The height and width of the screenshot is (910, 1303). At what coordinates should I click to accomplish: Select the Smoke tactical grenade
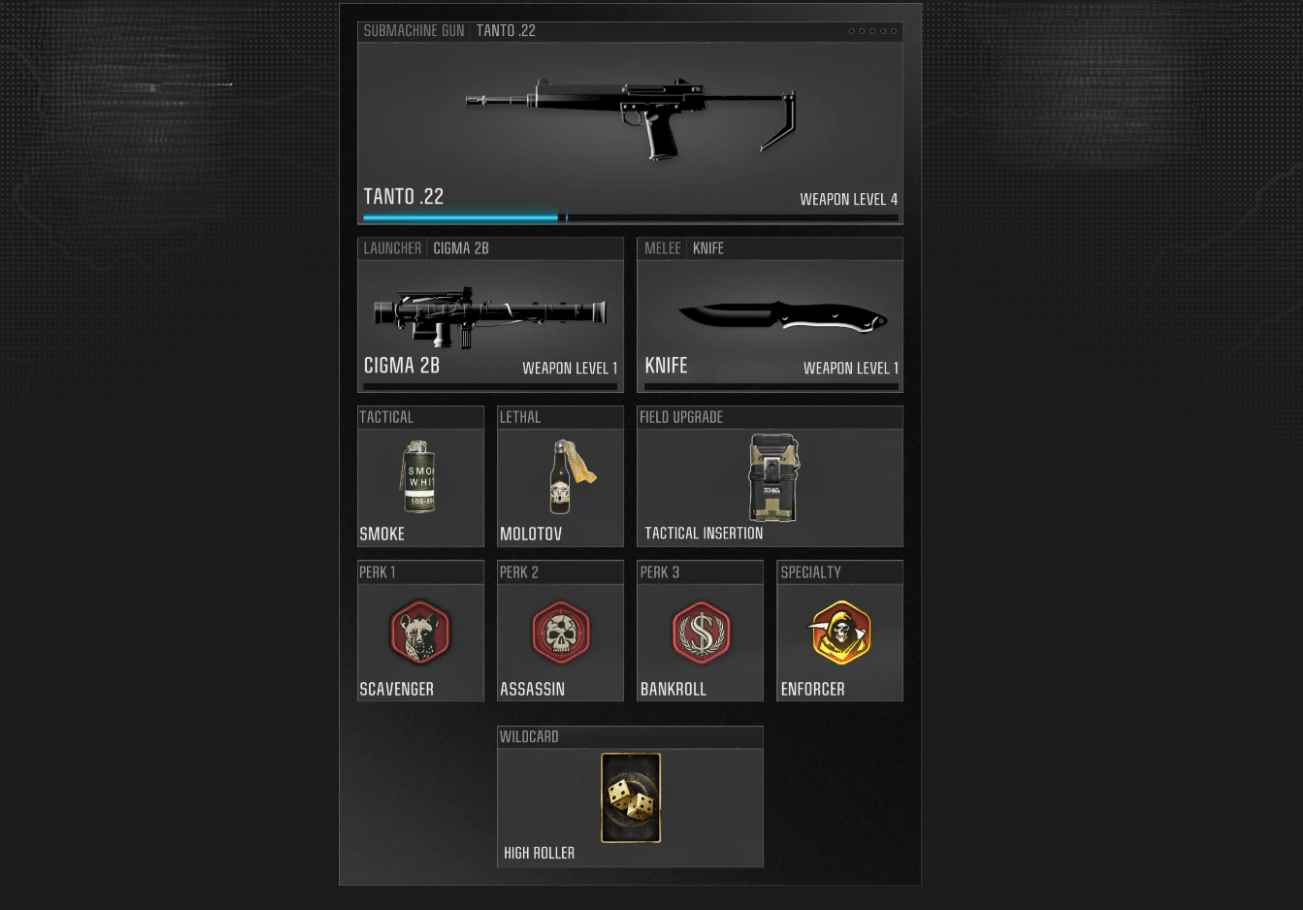point(420,477)
